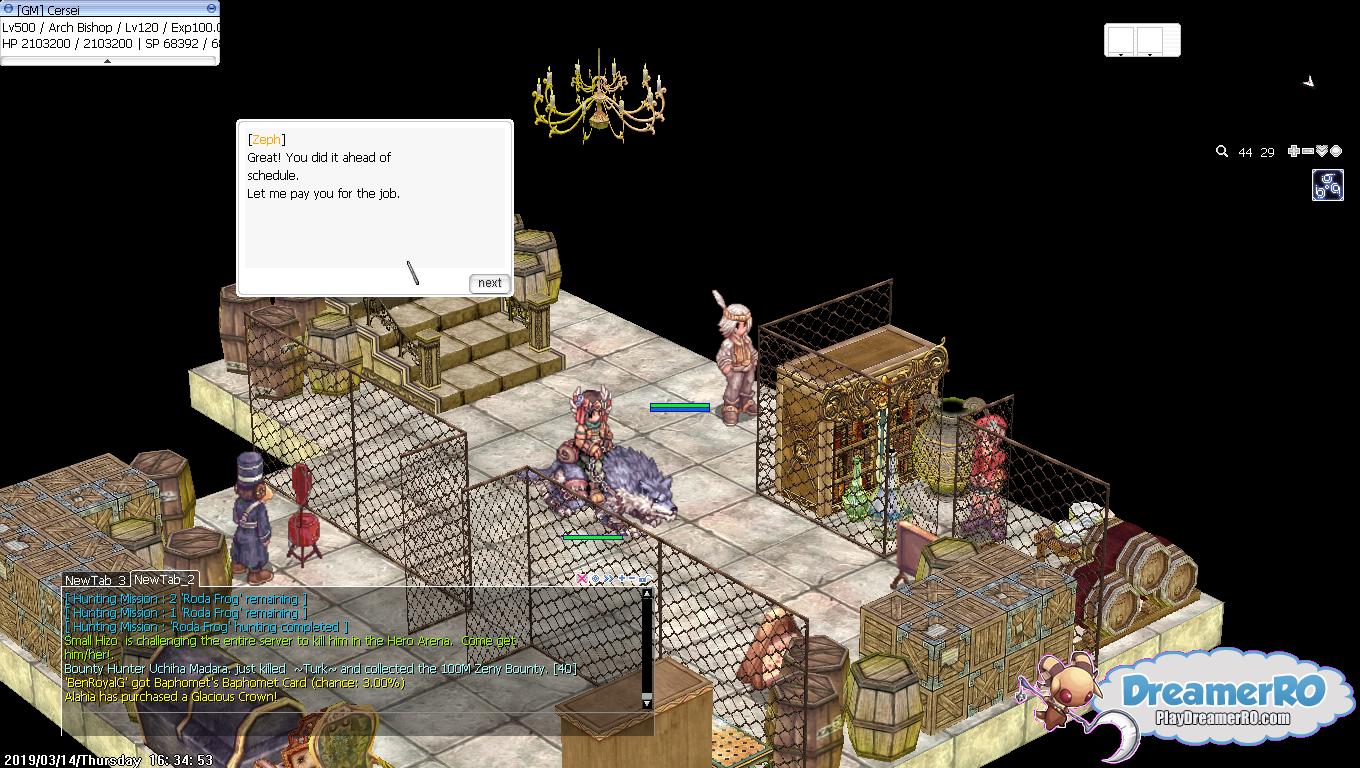1360x768 pixels.
Task: Click next in Zeph's dialogue box
Action: [489, 283]
